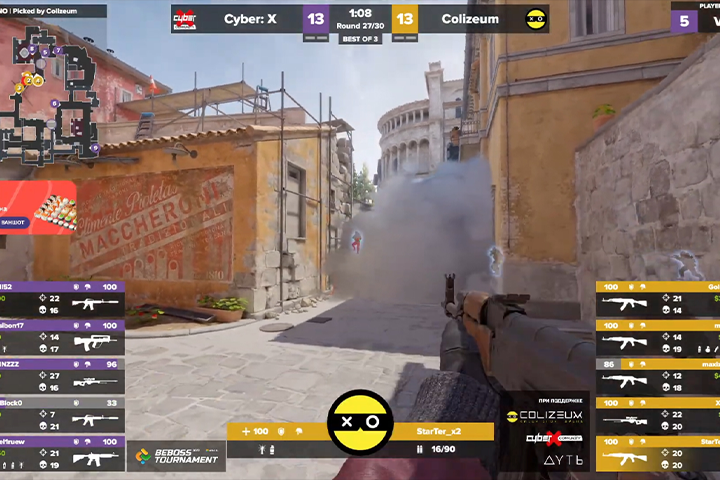Click the BeBoss Tournament logo
Viewport: 720px width, 480px height.
pyautogui.click(x=176, y=455)
